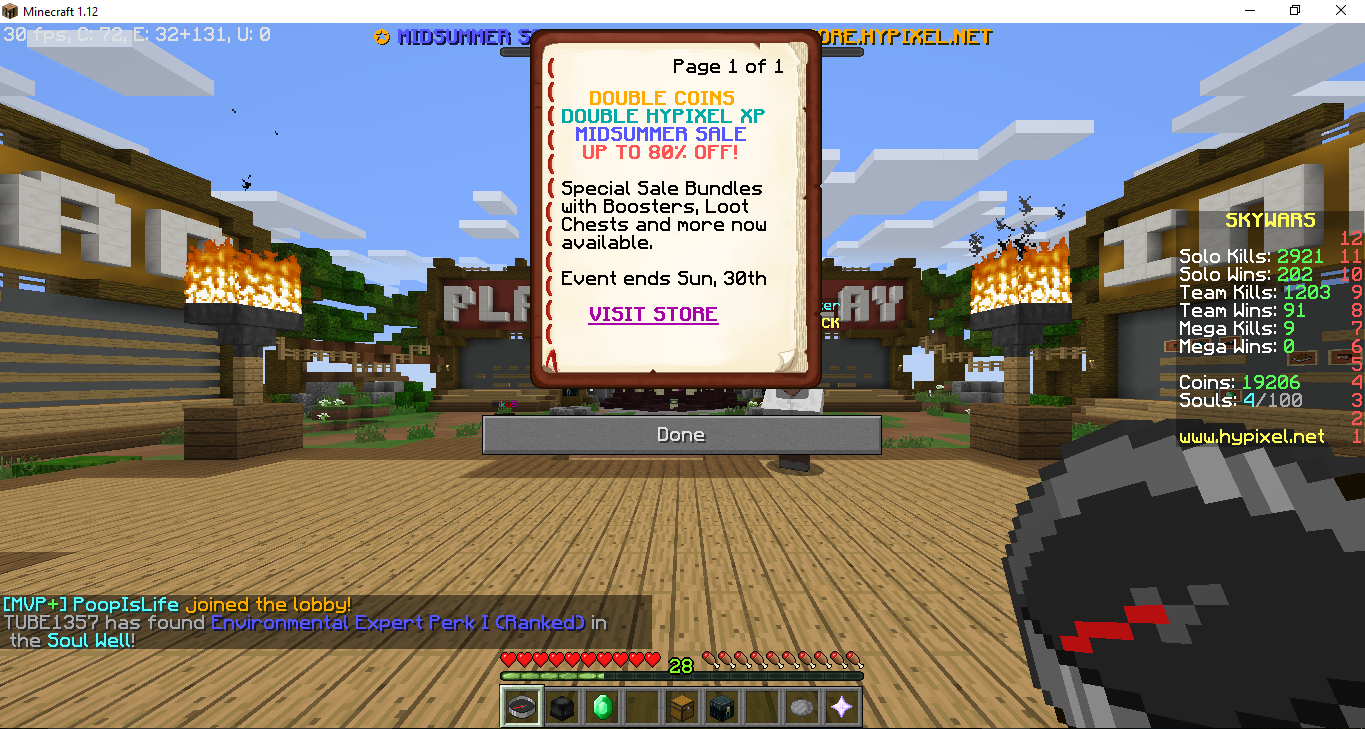The image size is (1365, 729).
Task: Click the Minecraft grass block titlebar icon
Action: (10, 10)
